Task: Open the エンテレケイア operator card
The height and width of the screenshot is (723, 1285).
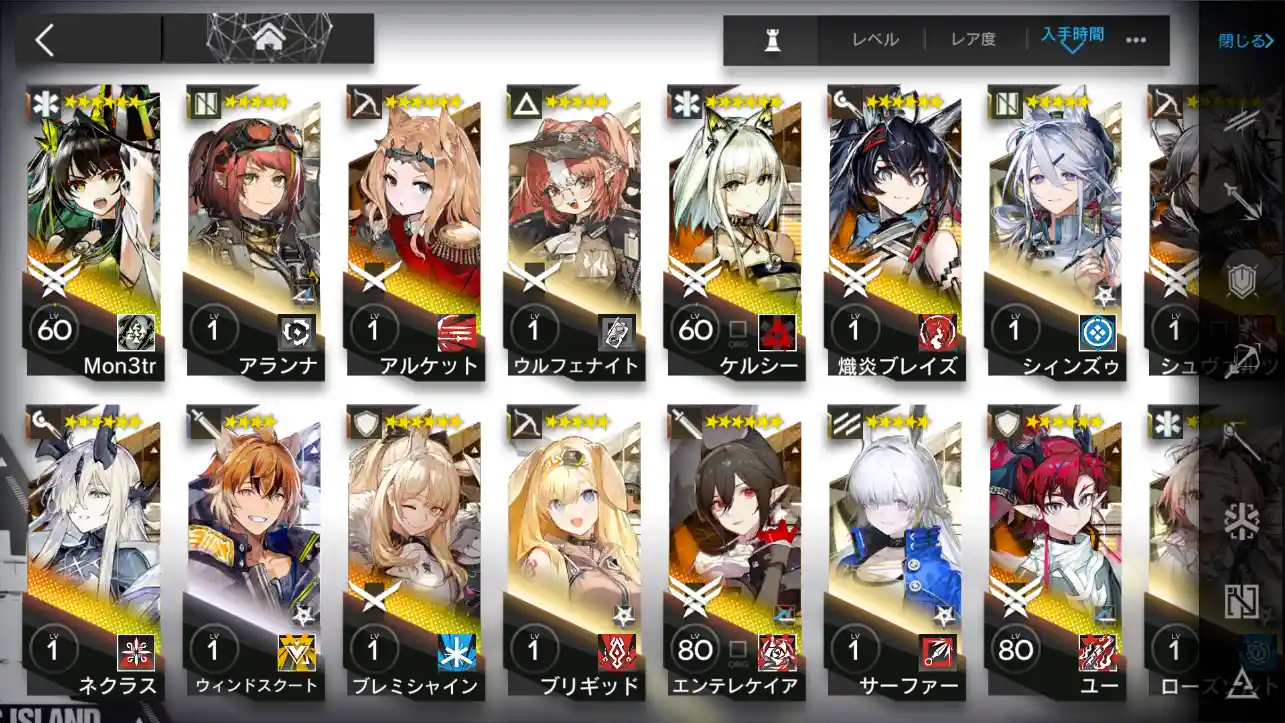Action: (735, 550)
